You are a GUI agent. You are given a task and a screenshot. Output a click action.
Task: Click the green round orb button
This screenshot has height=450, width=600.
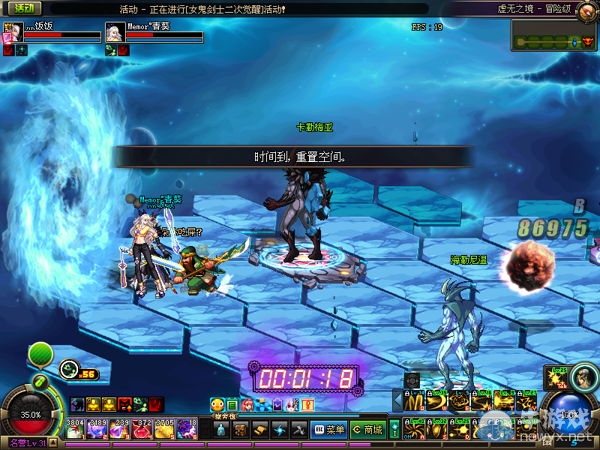[x=40, y=355]
